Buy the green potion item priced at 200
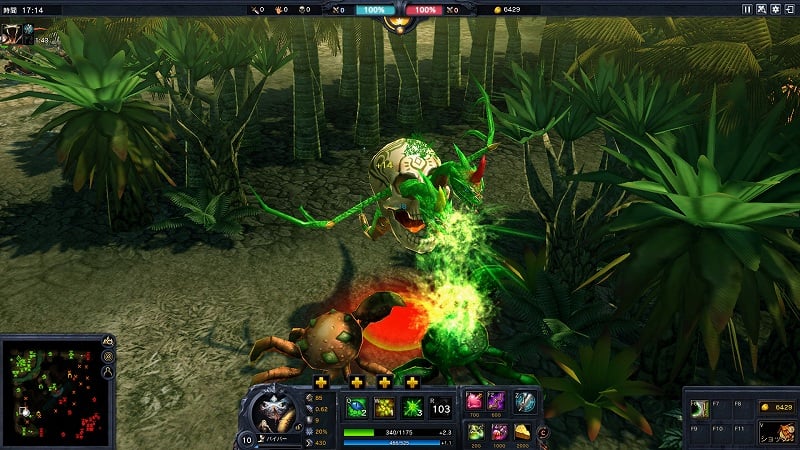 point(473,431)
